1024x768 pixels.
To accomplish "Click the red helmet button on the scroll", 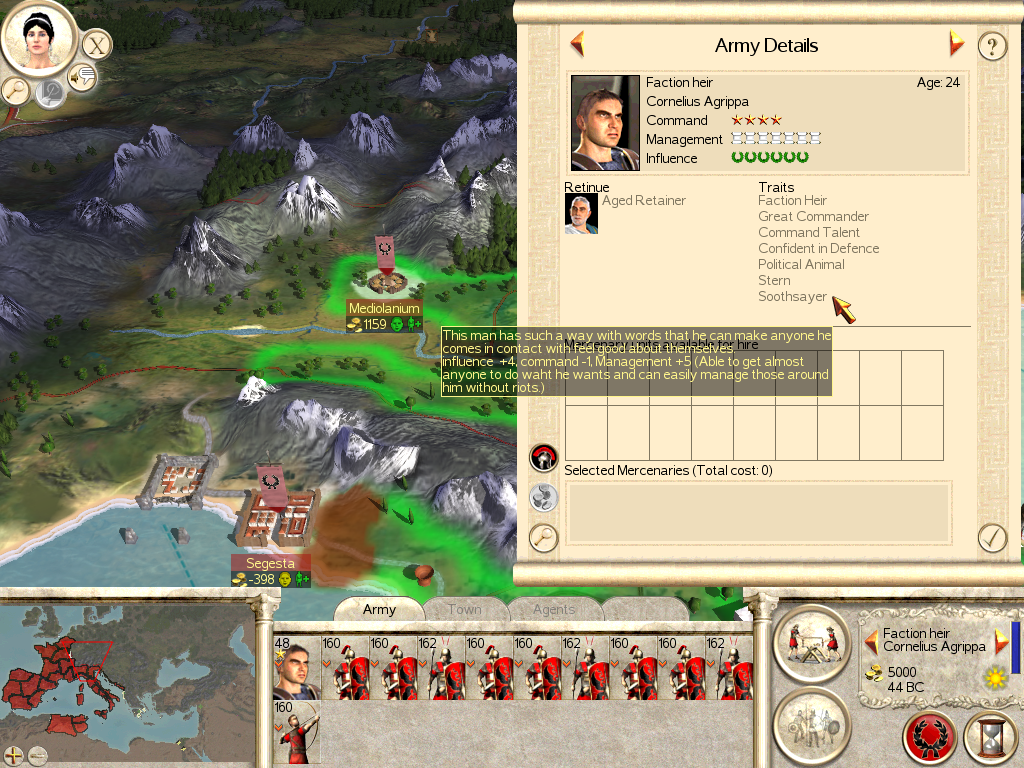I will tap(543, 458).
